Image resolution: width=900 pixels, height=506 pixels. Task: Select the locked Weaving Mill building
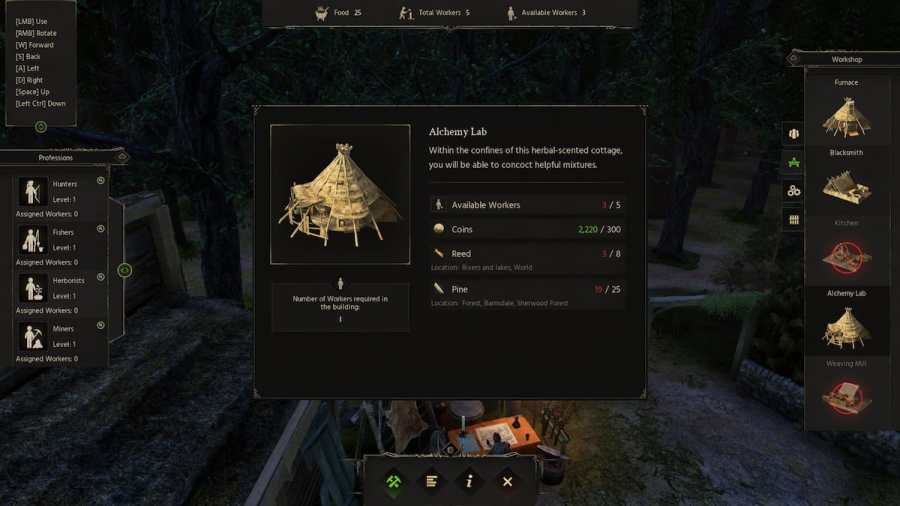846,397
